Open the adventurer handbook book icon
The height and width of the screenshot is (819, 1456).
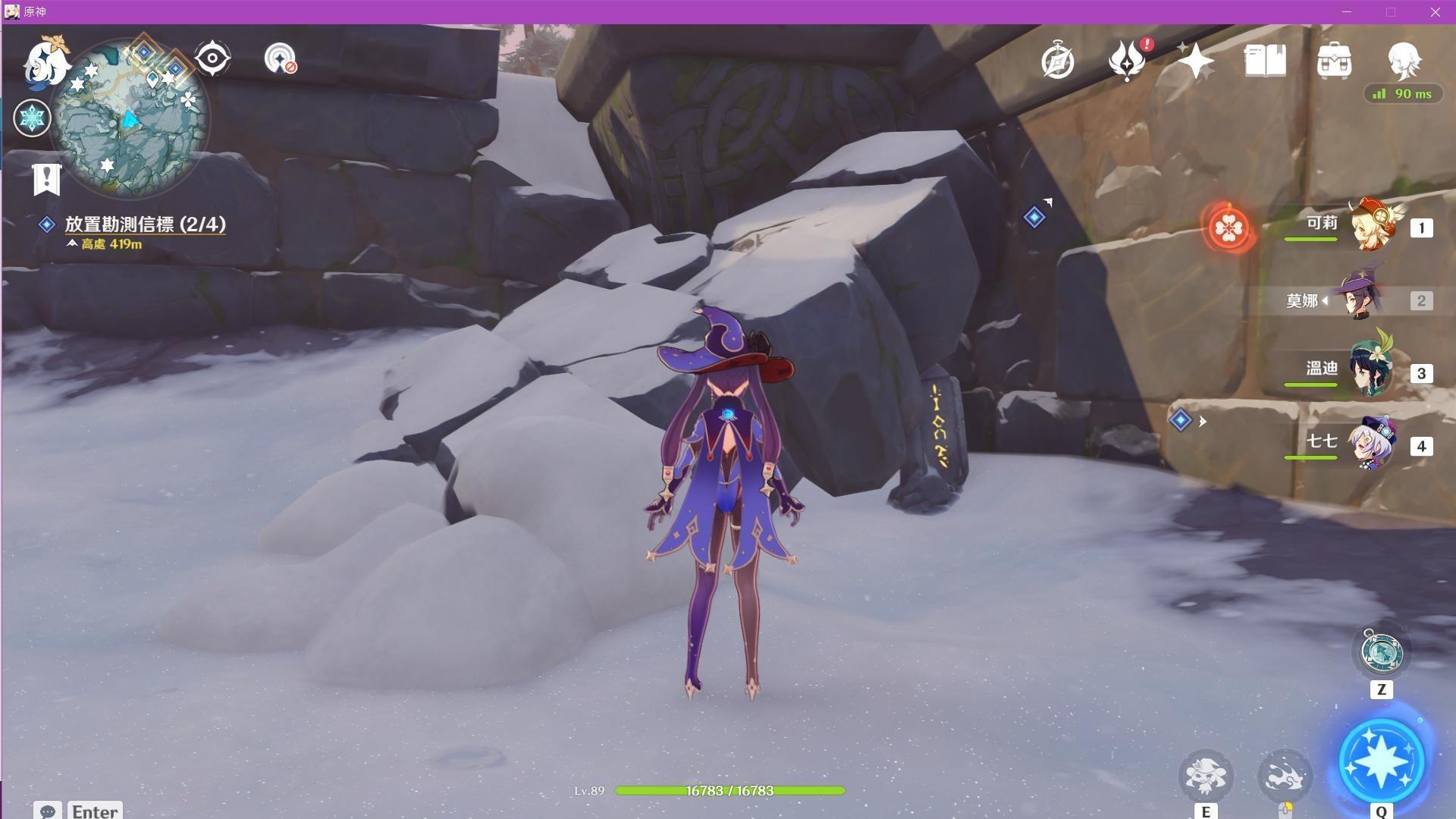1265,61
